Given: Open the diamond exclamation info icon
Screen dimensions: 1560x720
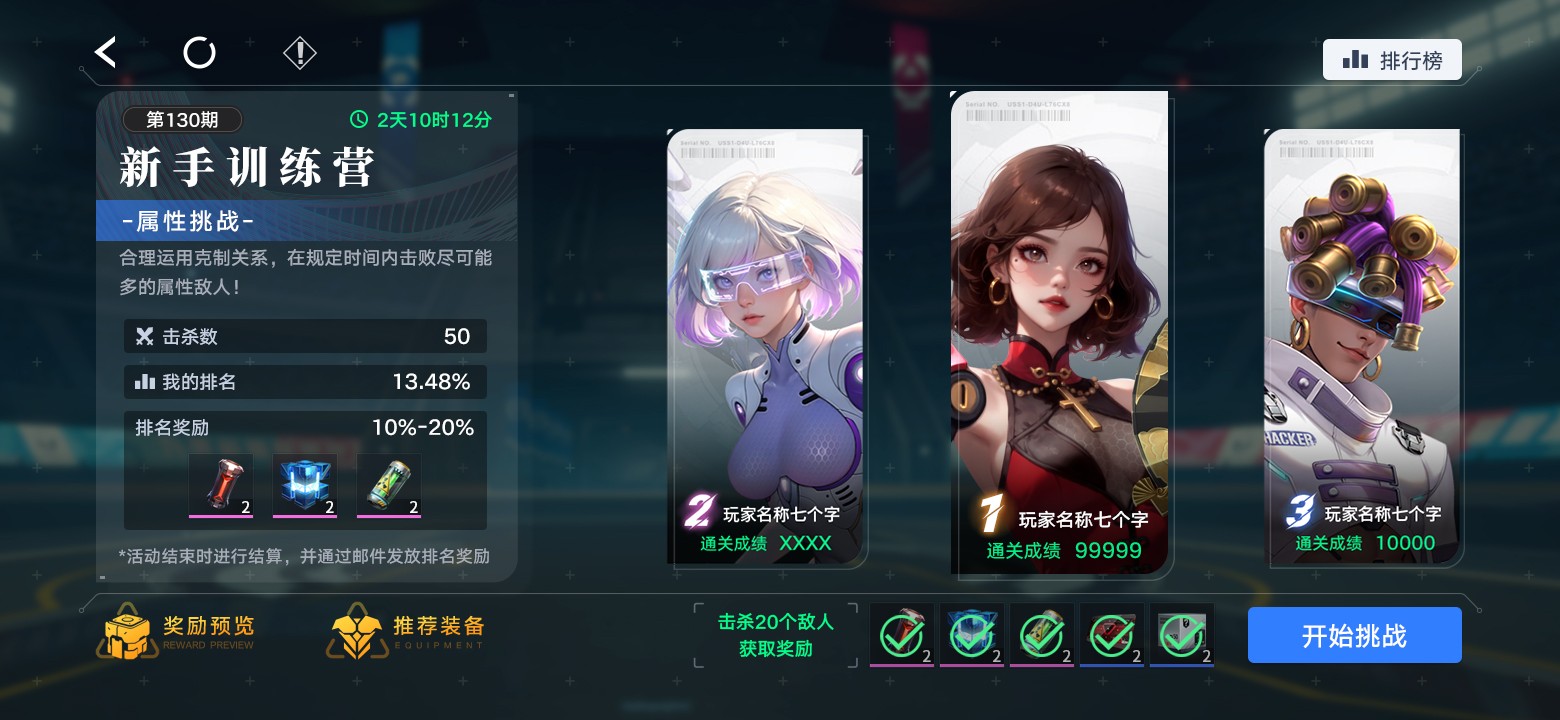Looking at the screenshot, I should (299, 52).
